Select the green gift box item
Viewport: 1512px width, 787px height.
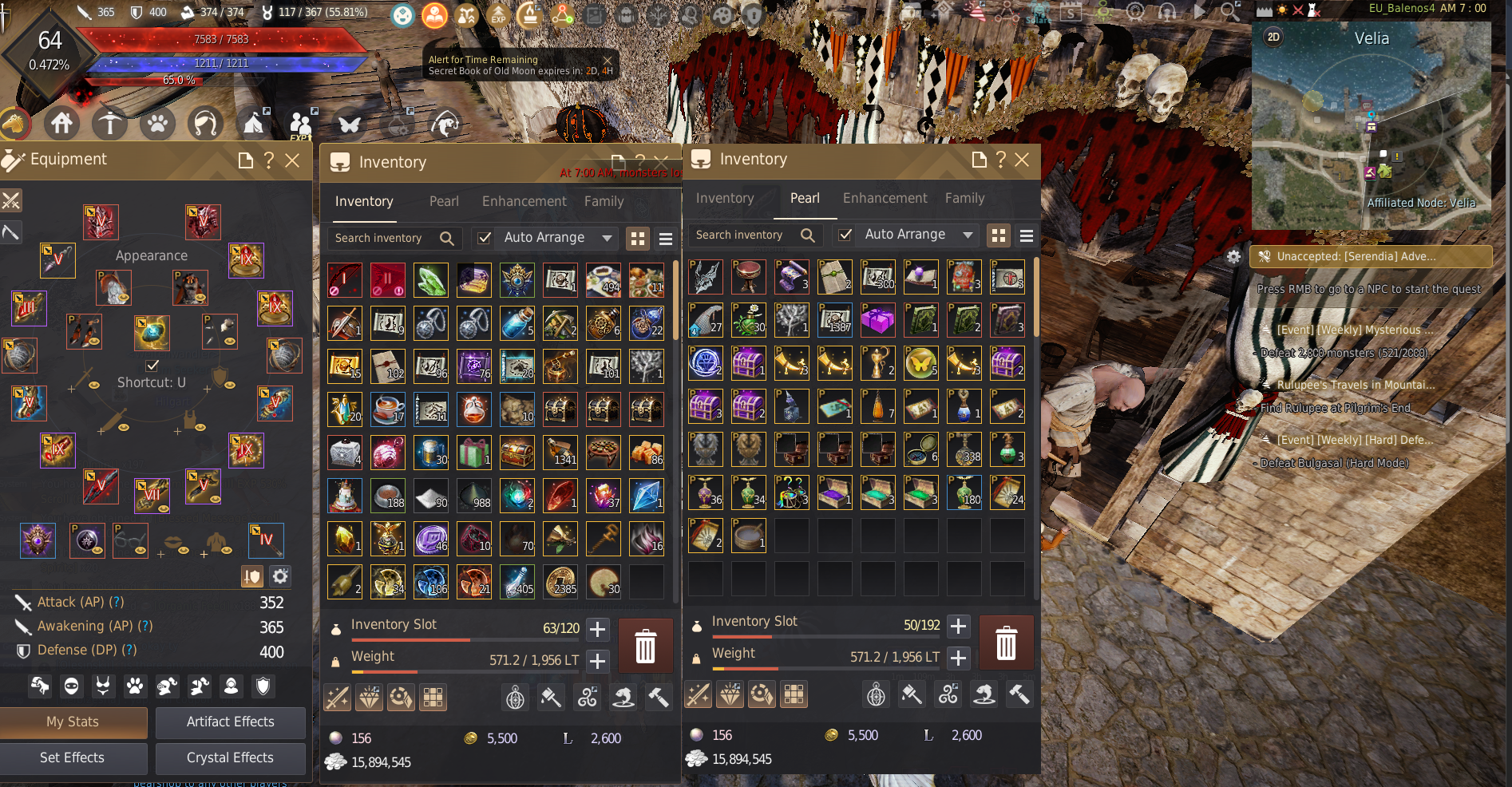coord(473,453)
